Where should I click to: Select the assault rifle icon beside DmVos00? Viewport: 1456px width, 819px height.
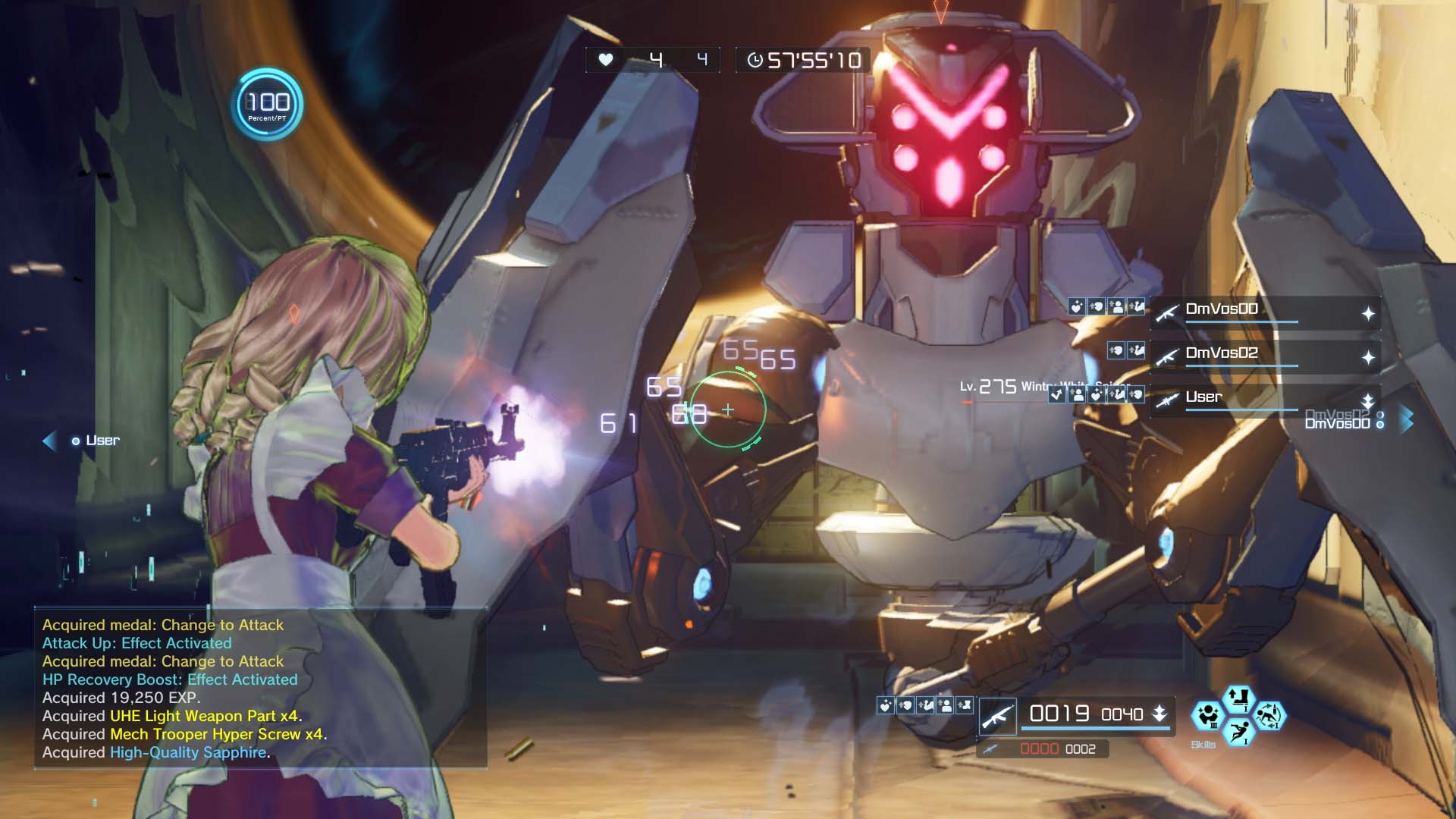click(1169, 313)
